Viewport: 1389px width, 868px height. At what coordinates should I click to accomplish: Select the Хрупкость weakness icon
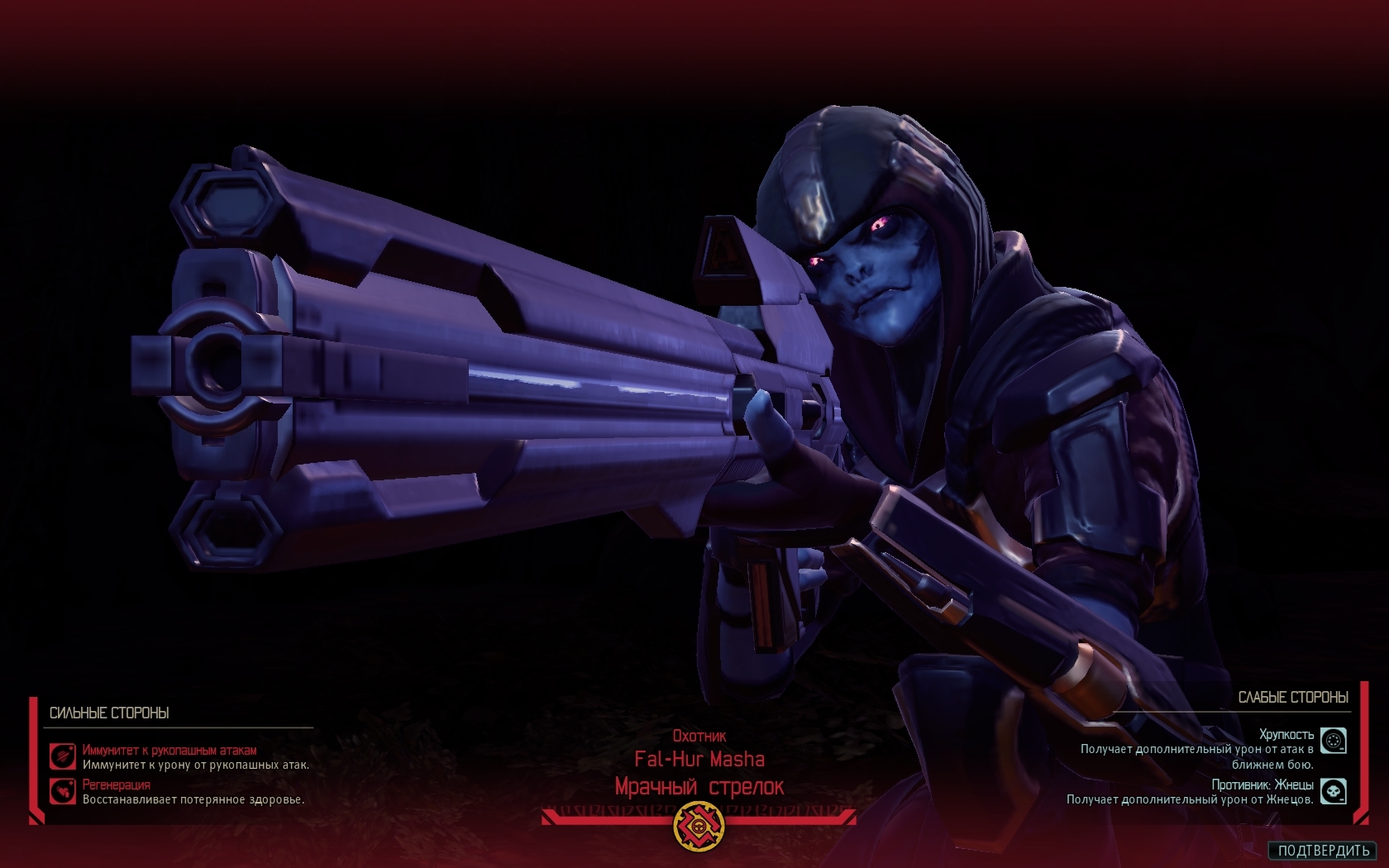pyautogui.click(x=1333, y=741)
